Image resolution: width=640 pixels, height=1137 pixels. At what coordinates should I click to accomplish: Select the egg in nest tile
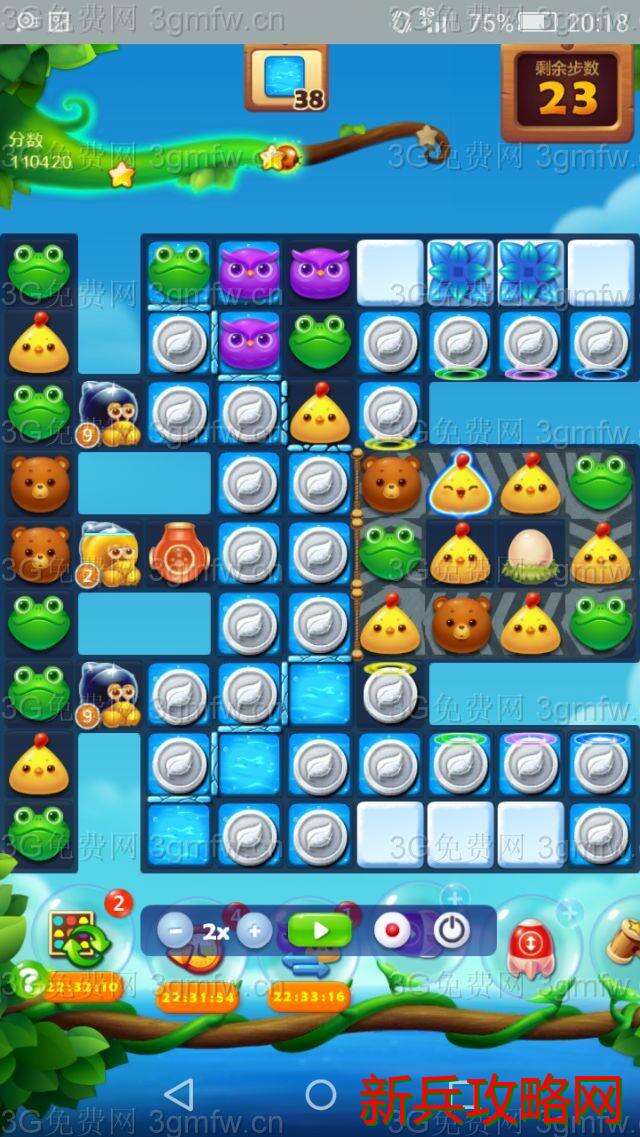(530, 553)
